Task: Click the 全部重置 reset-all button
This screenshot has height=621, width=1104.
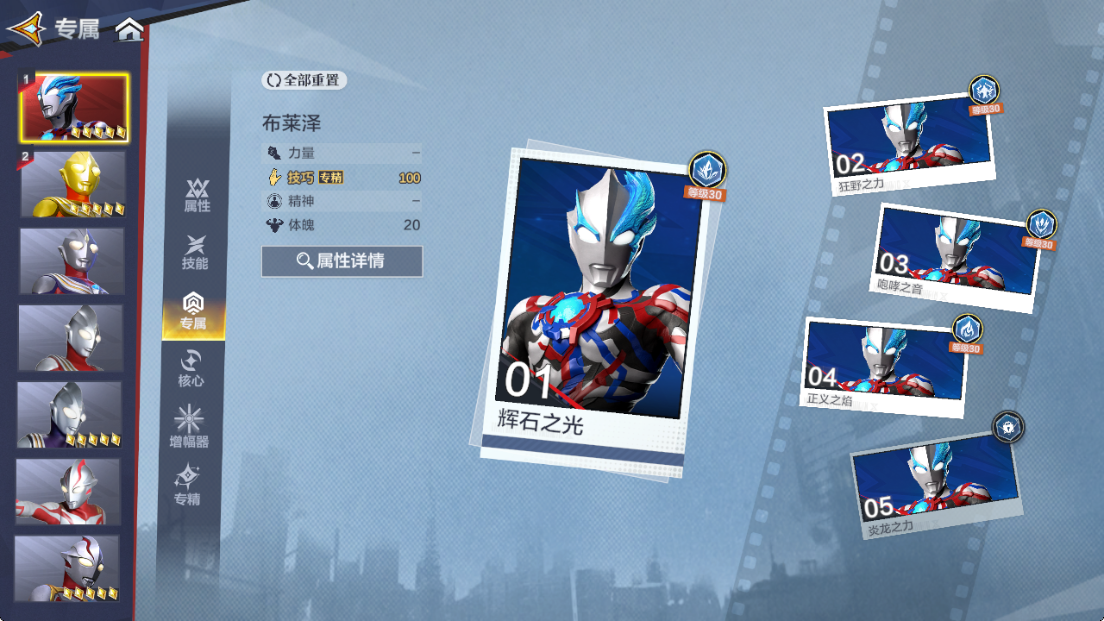Action: click(304, 80)
